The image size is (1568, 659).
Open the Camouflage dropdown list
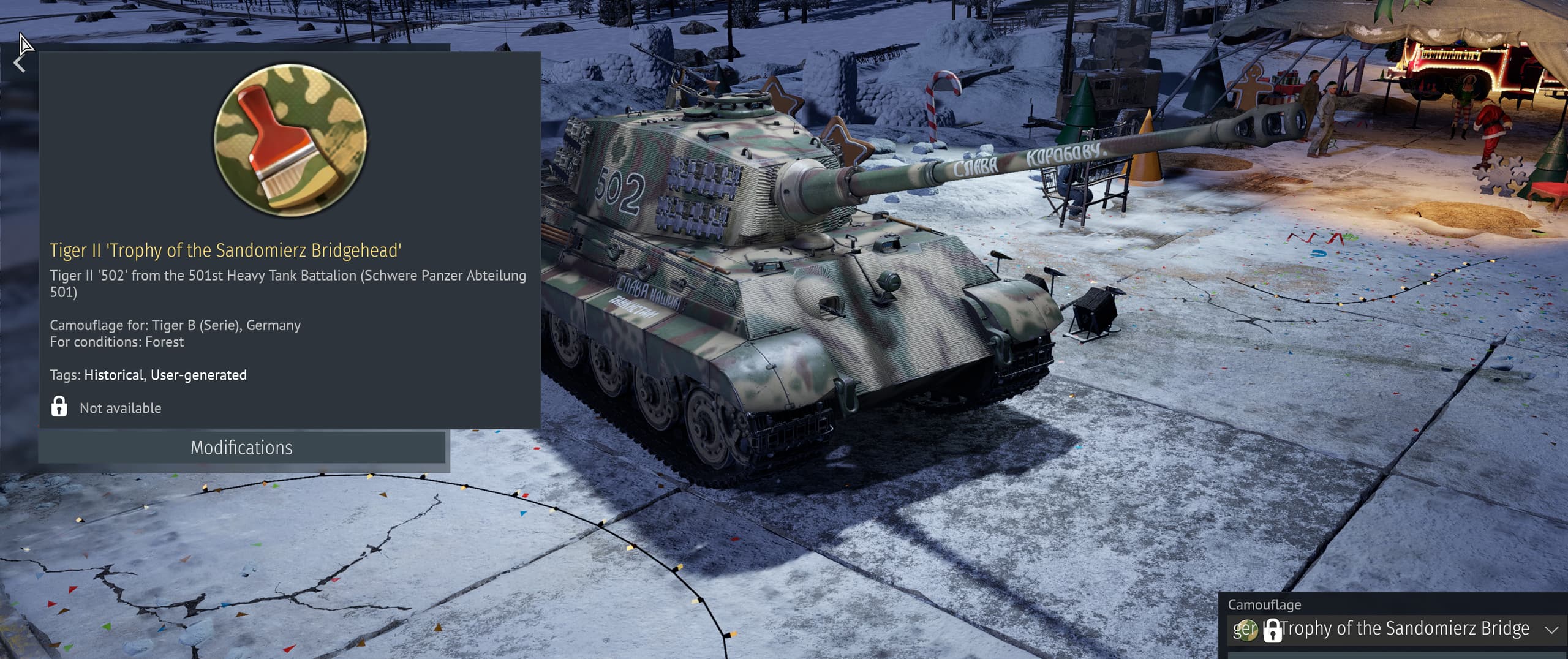[x=1550, y=630]
